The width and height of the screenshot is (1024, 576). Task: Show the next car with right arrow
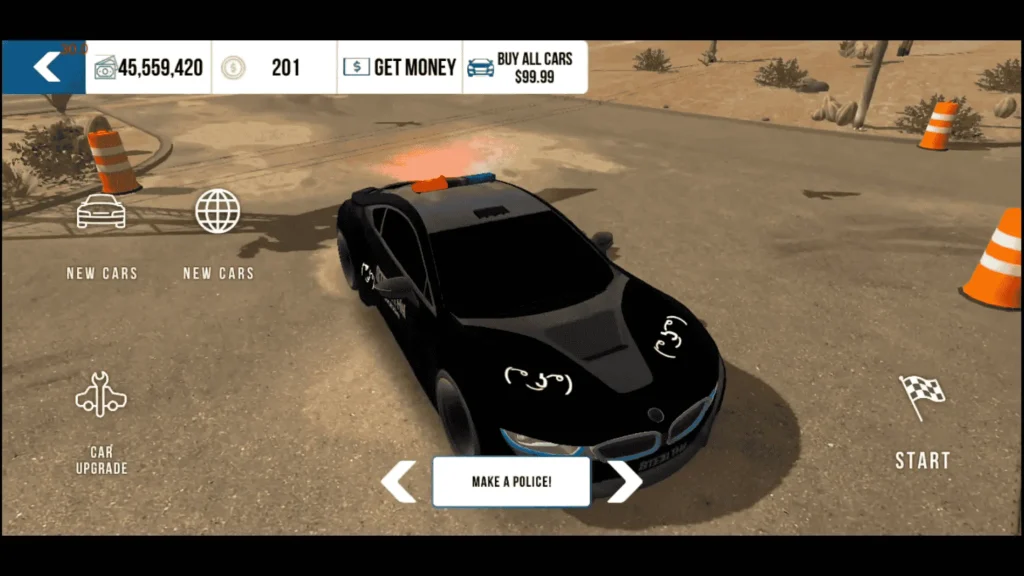(x=623, y=481)
